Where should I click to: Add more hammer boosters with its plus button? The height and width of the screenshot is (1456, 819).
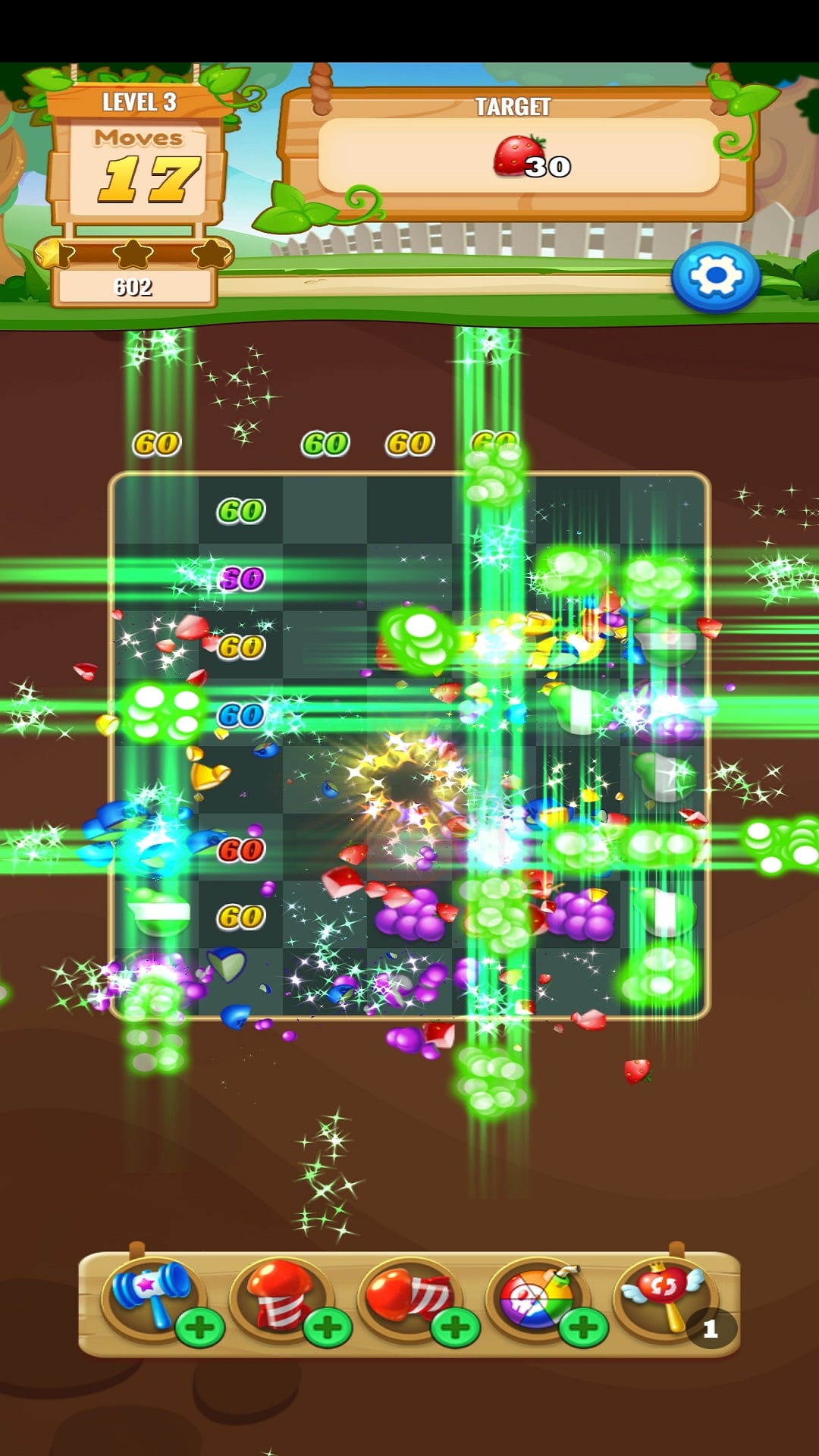pyautogui.click(x=199, y=1327)
